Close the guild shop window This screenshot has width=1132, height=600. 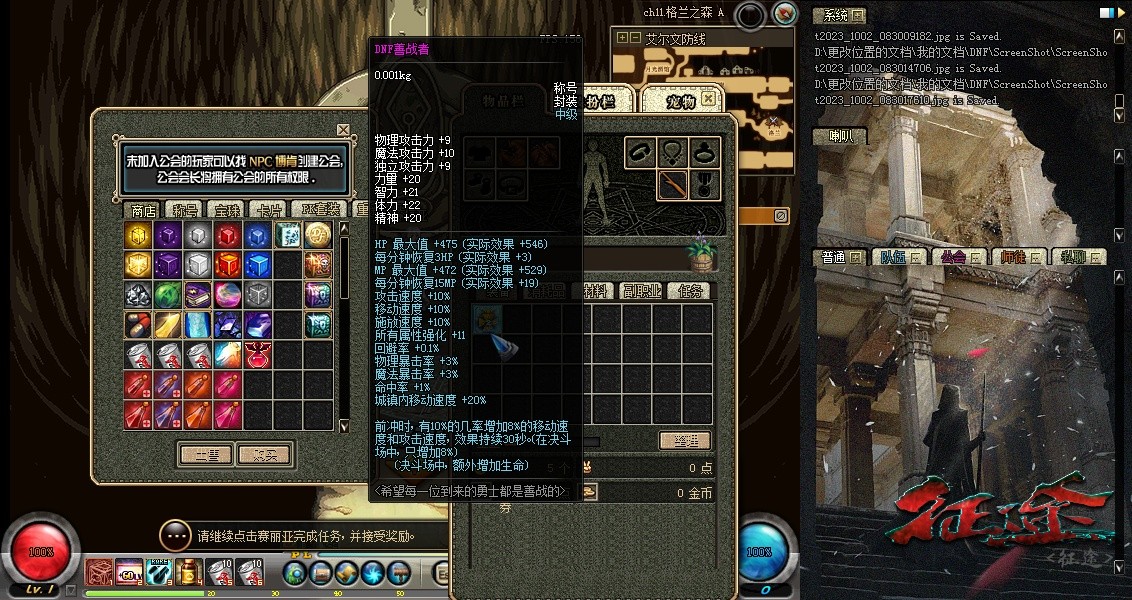click(343, 130)
